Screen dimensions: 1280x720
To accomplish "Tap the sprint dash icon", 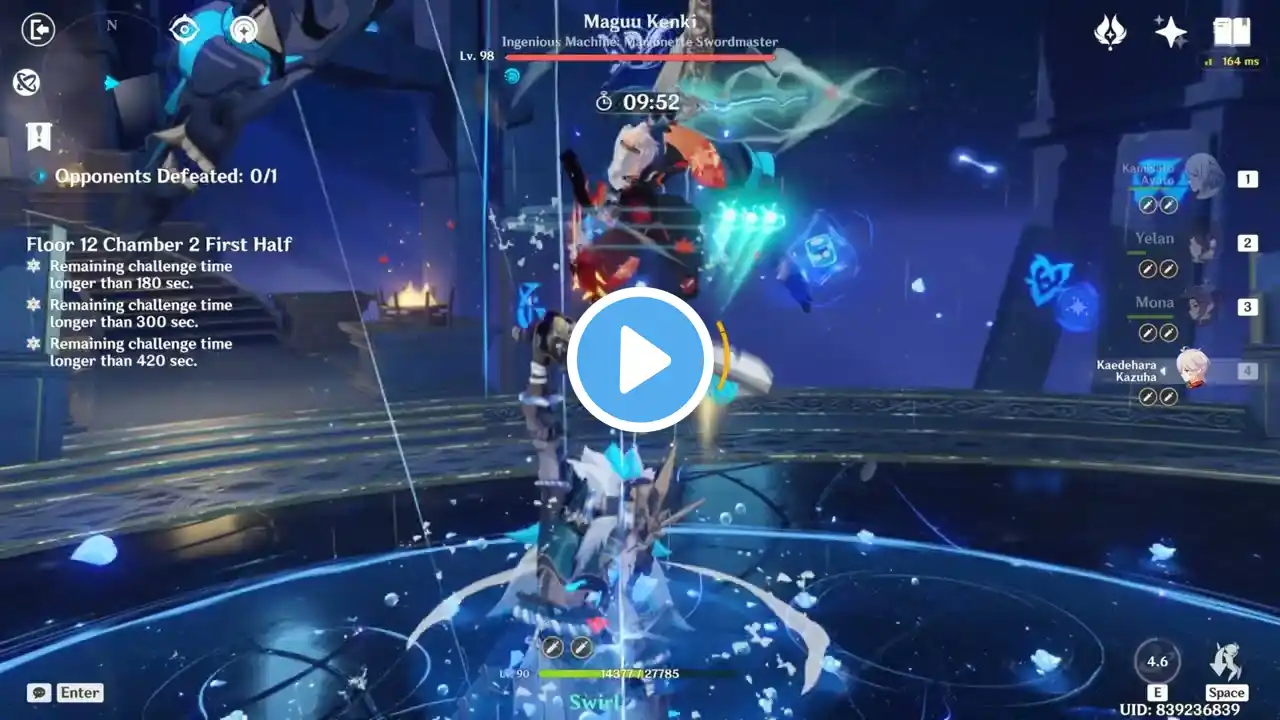I will (1226, 662).
